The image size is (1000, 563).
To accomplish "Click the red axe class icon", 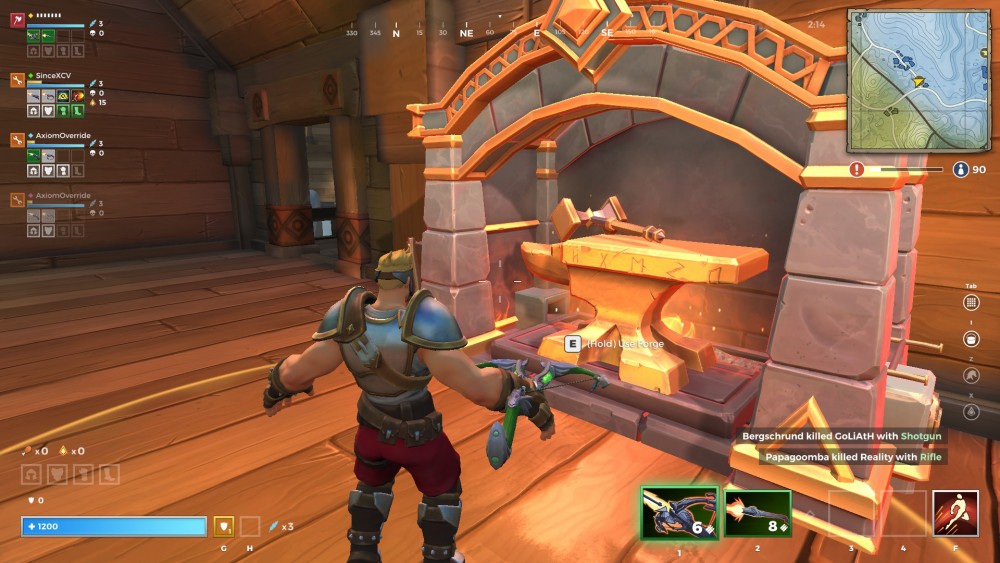I will pyautogui.click(x=17, y=19).
